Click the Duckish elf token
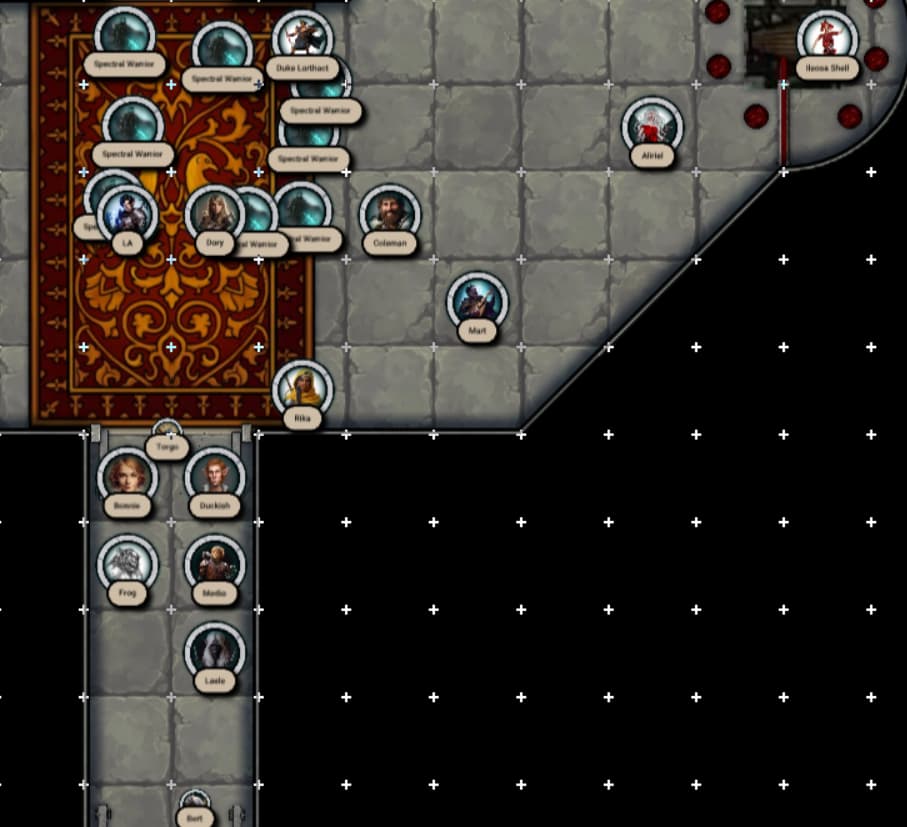 [214, 477]
